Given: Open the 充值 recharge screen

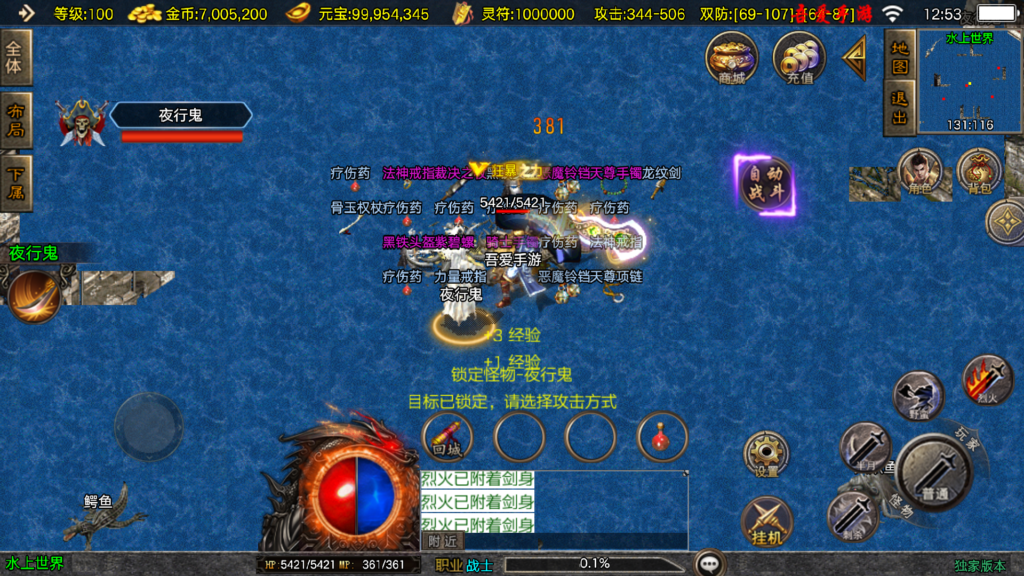Looking at the screenshot, I should pos(799,58).
